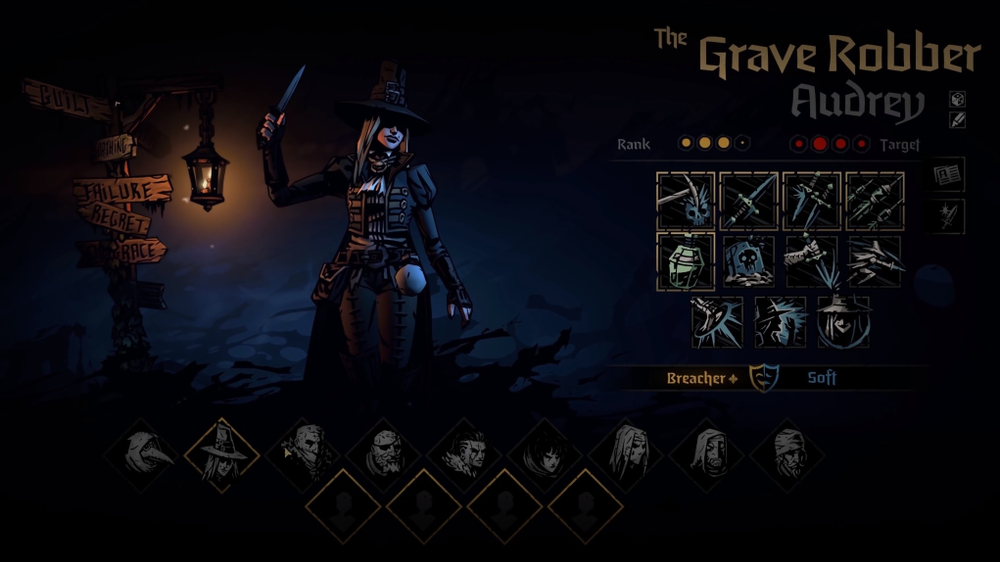Screen dimensions: 1000x562
Task: Randomize hero name with dice icon
Action: (x=957, y=99)
